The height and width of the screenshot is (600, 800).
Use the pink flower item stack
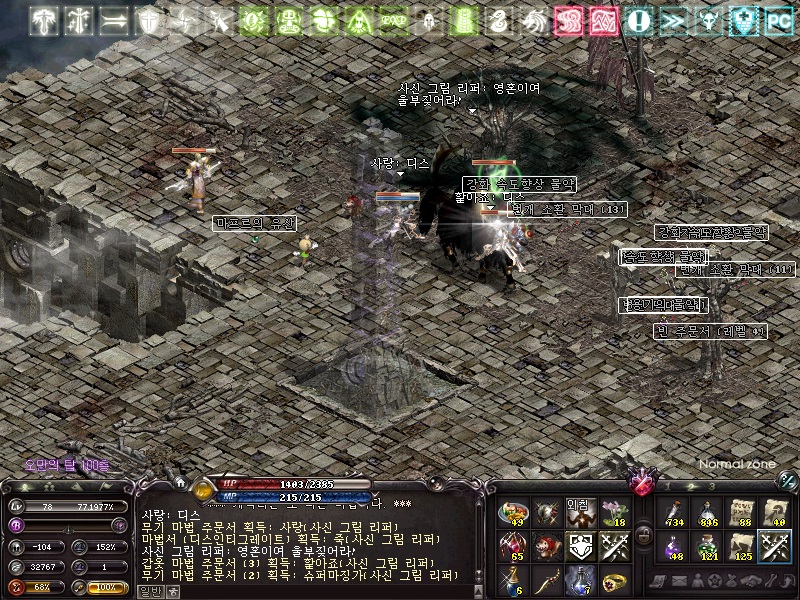[613, 513]
